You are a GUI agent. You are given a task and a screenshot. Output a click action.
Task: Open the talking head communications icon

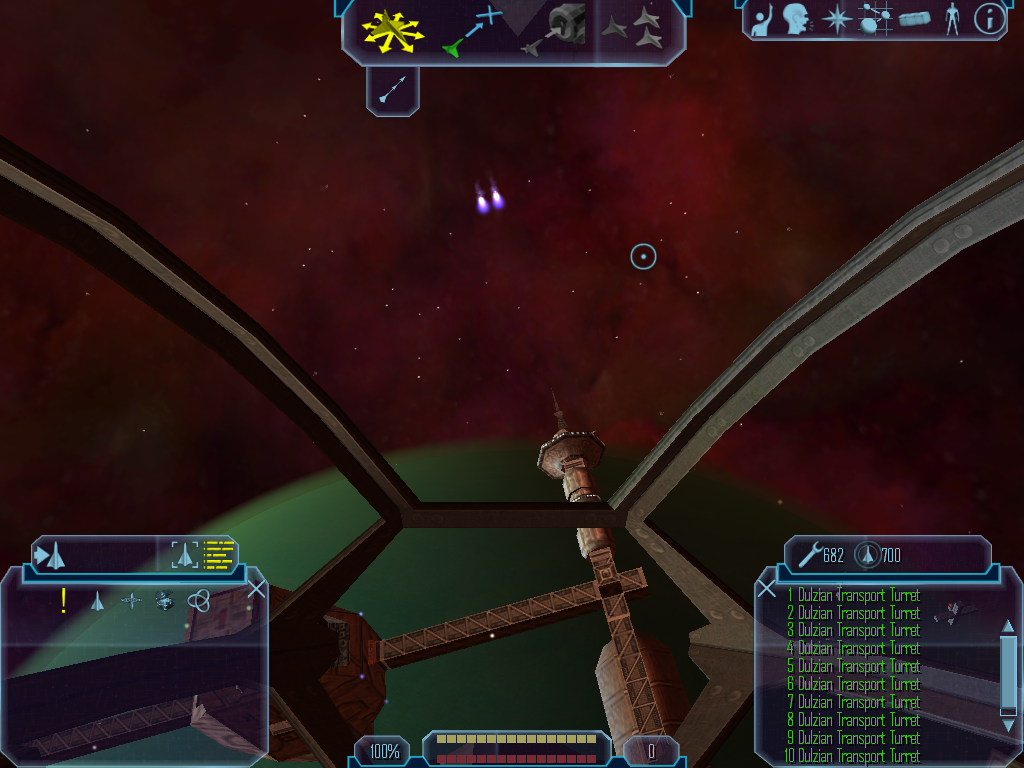point(796,19)
